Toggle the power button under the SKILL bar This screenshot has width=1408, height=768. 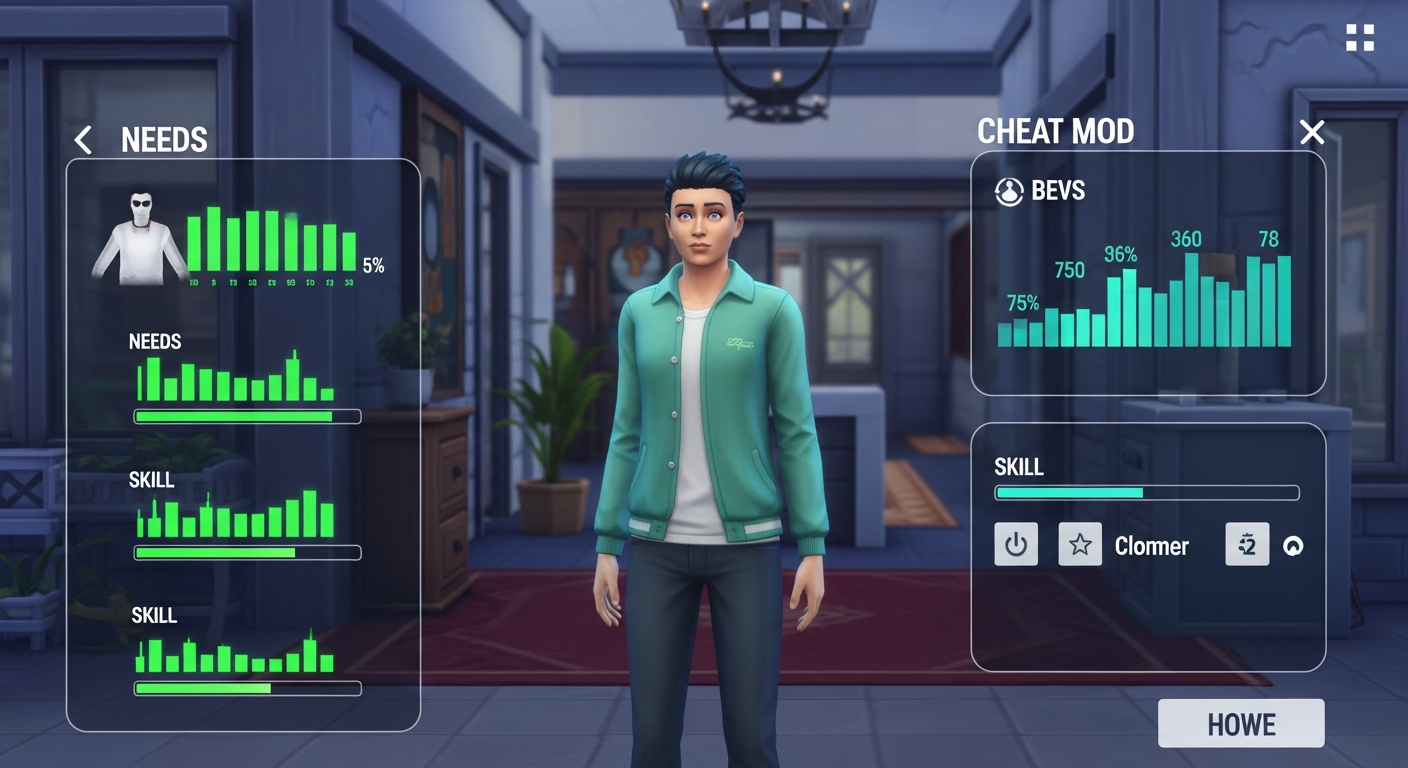pos(1014,545)
